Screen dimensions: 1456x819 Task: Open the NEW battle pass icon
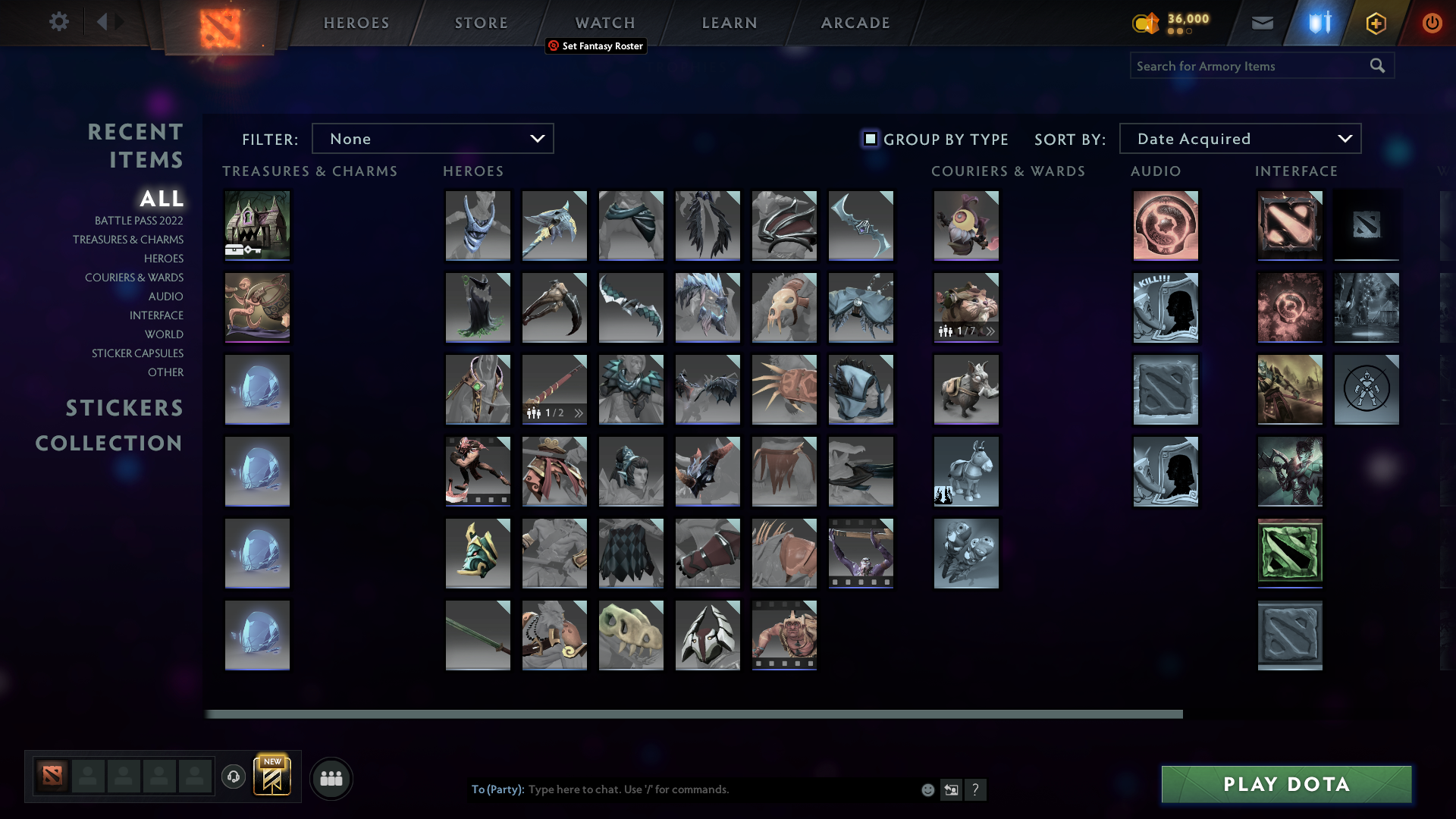tap(271, 777)
